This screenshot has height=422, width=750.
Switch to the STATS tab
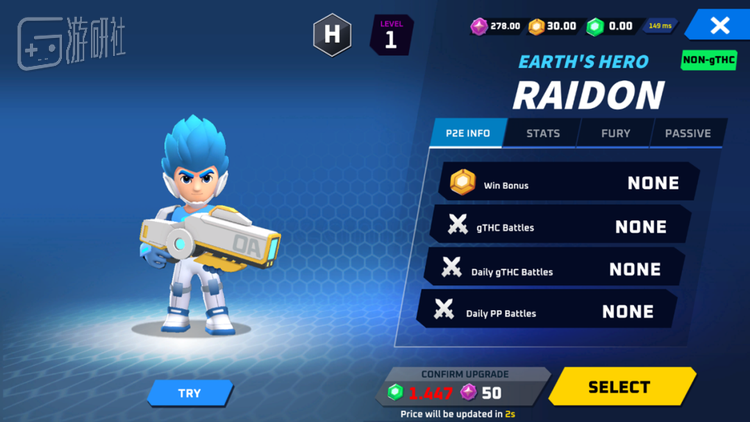543,133
